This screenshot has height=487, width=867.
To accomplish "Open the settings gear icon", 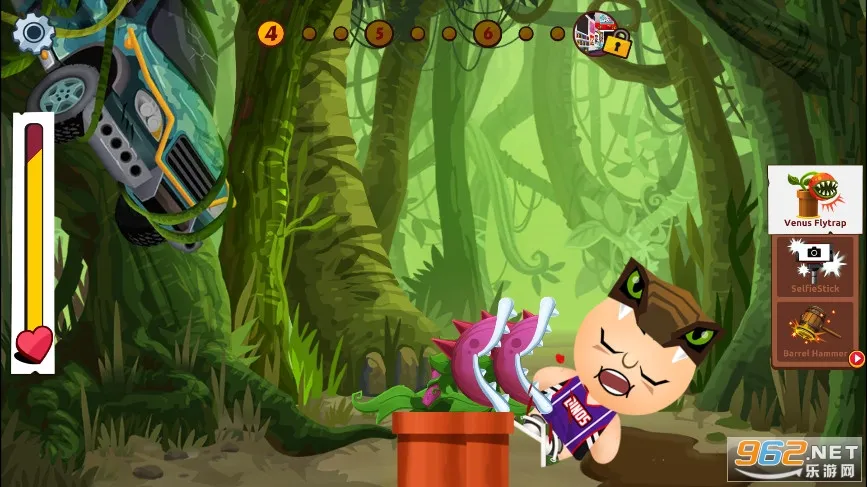I will [x=33, y=32].
